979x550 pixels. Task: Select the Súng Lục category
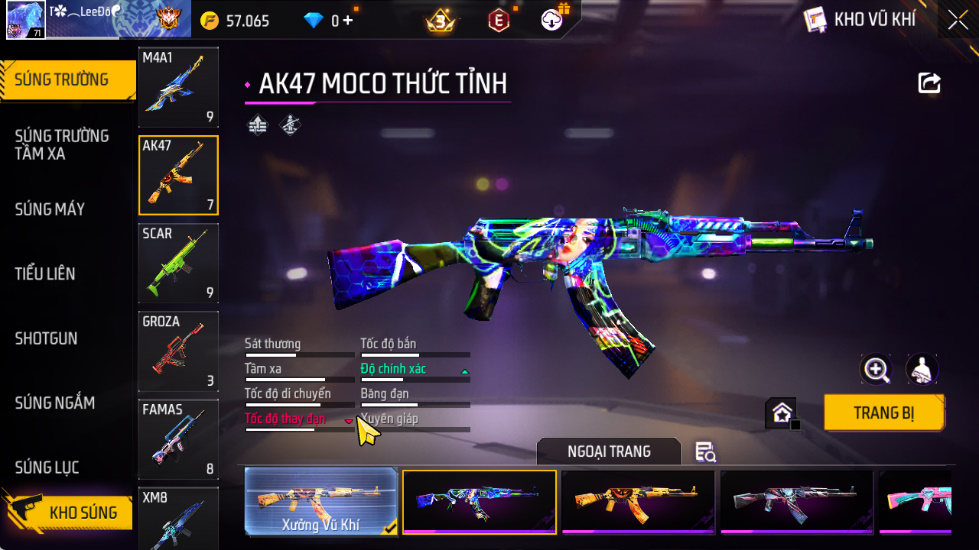tap(47, 467)
